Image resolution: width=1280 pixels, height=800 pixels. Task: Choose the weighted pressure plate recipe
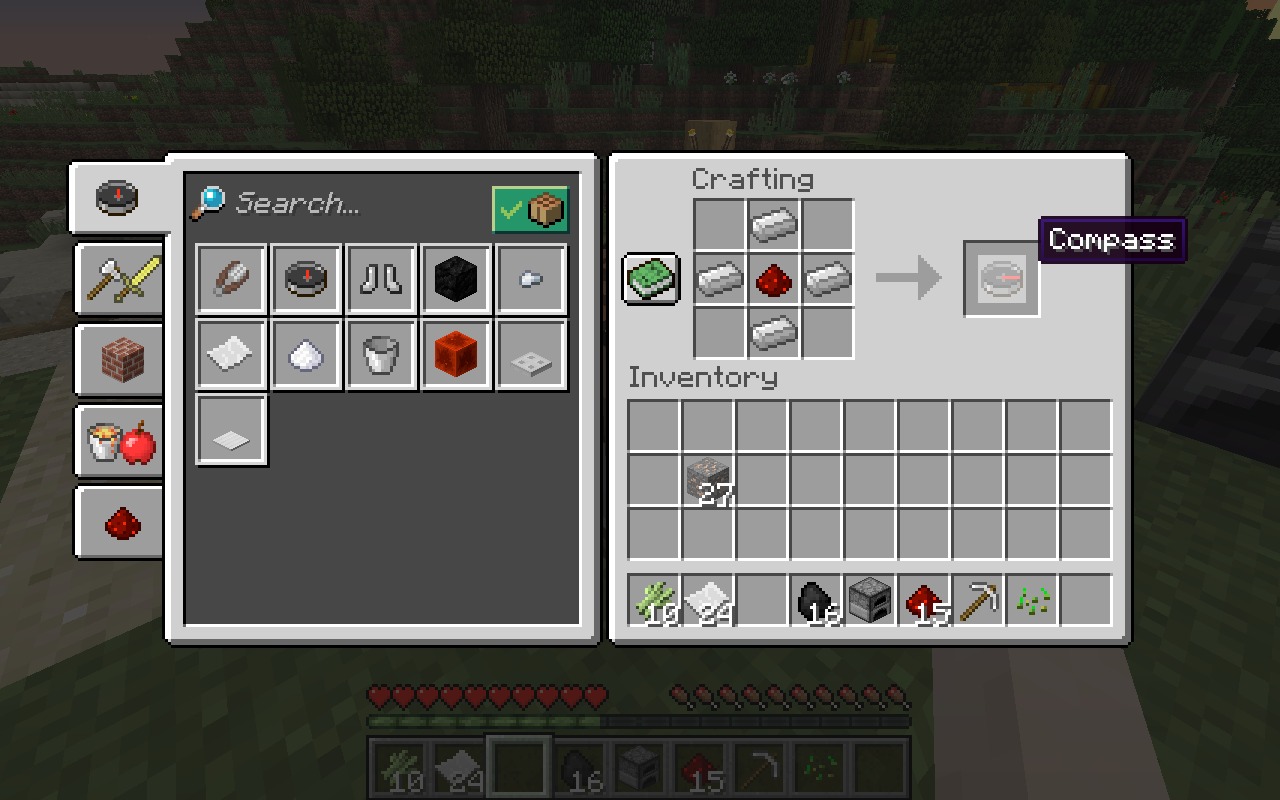531,354
